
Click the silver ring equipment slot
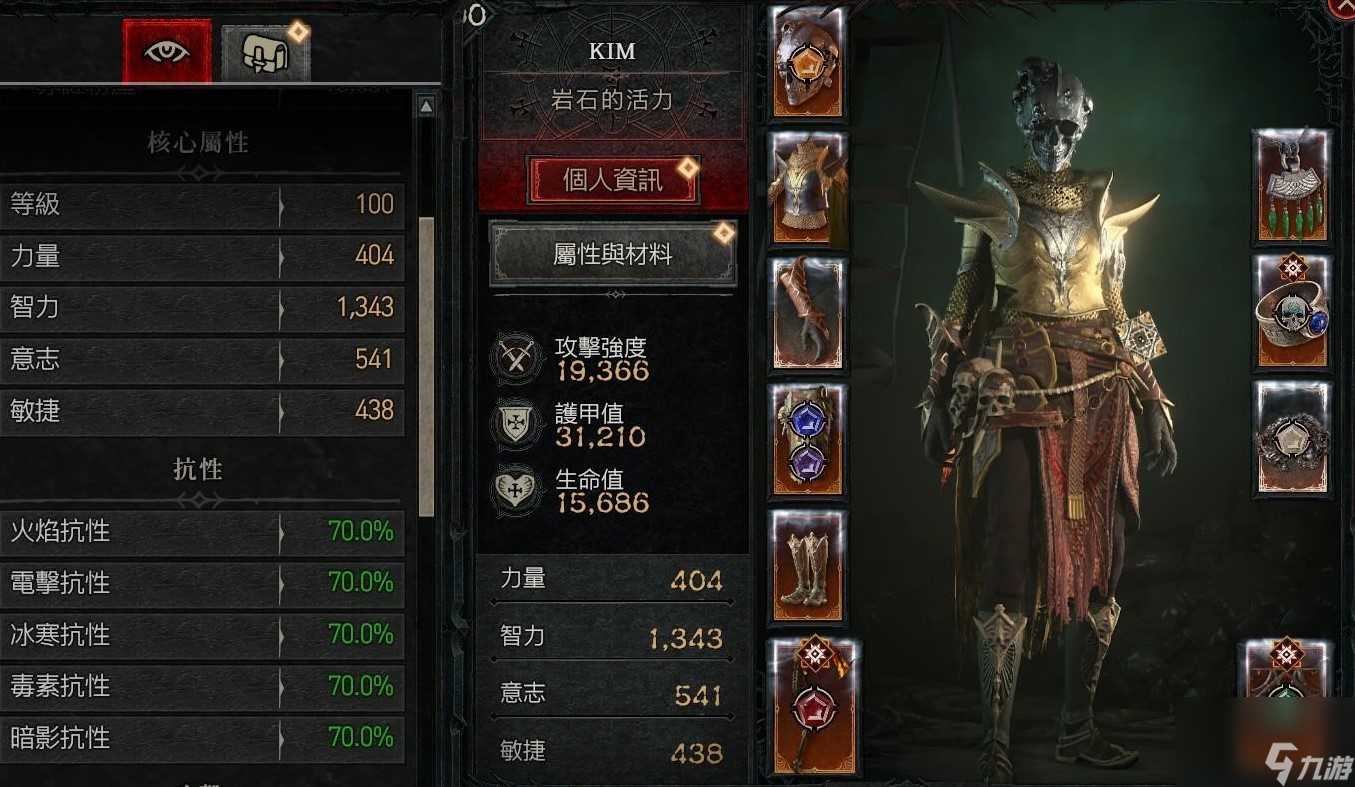(x=1290, y=437)
